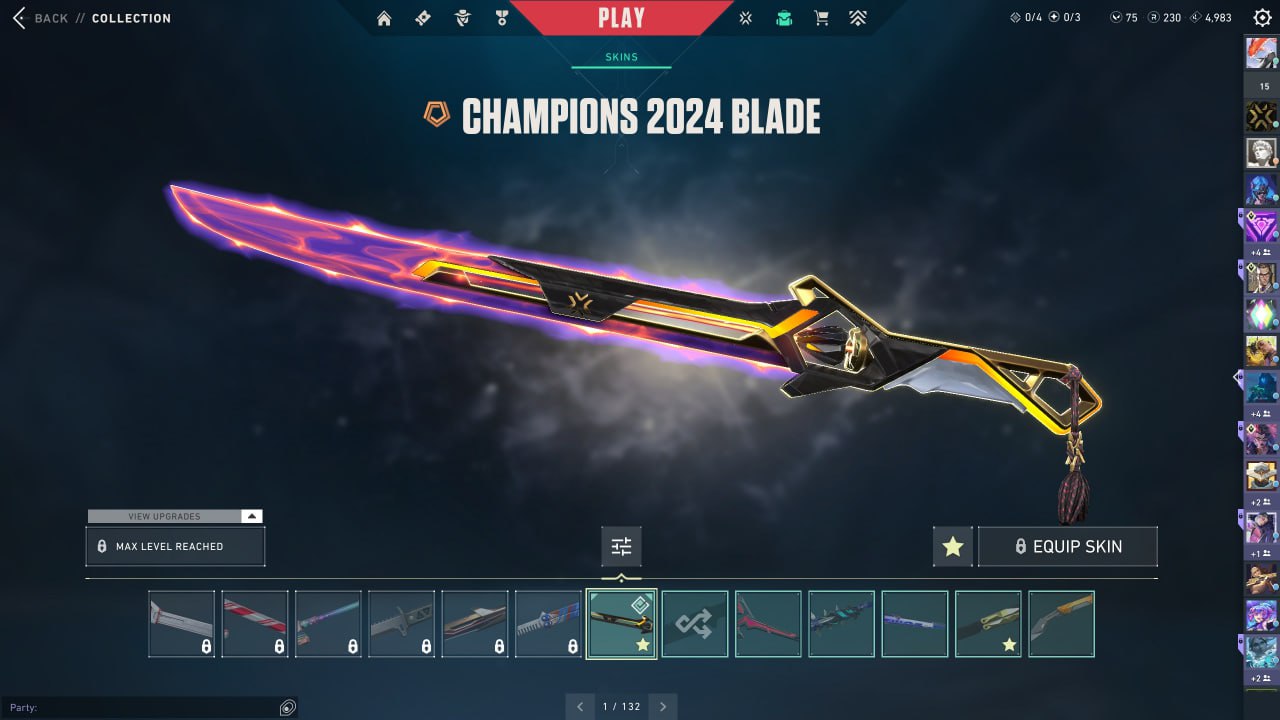Open the shopping cart store tab
Image resolution: width=1280 pixels, height=720 pixels.
tap(821, 18)
